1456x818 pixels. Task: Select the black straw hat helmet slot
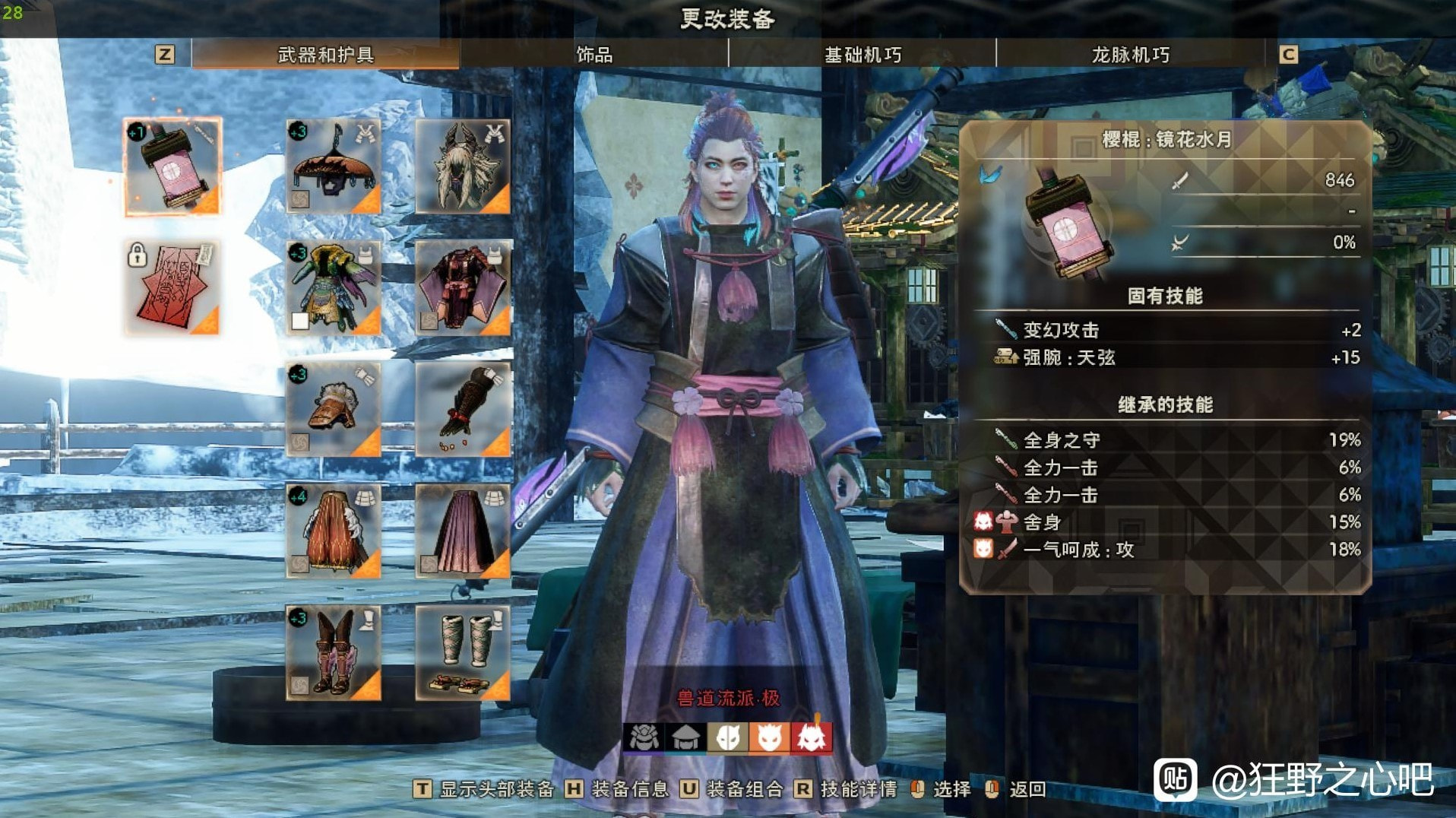tap(333, 166)
